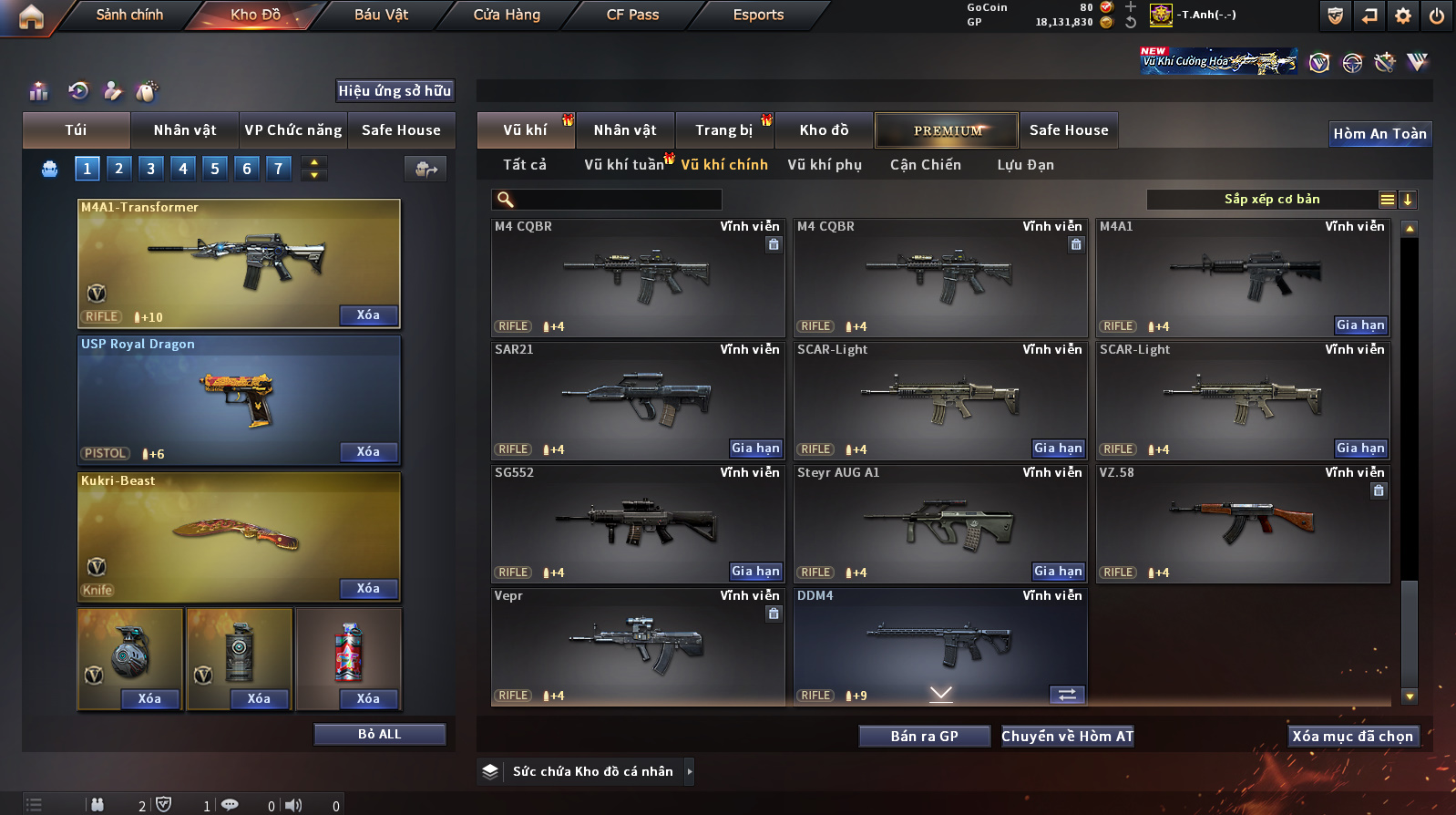
Task: Select the Nhân vật bag tab
Action: 185,130
